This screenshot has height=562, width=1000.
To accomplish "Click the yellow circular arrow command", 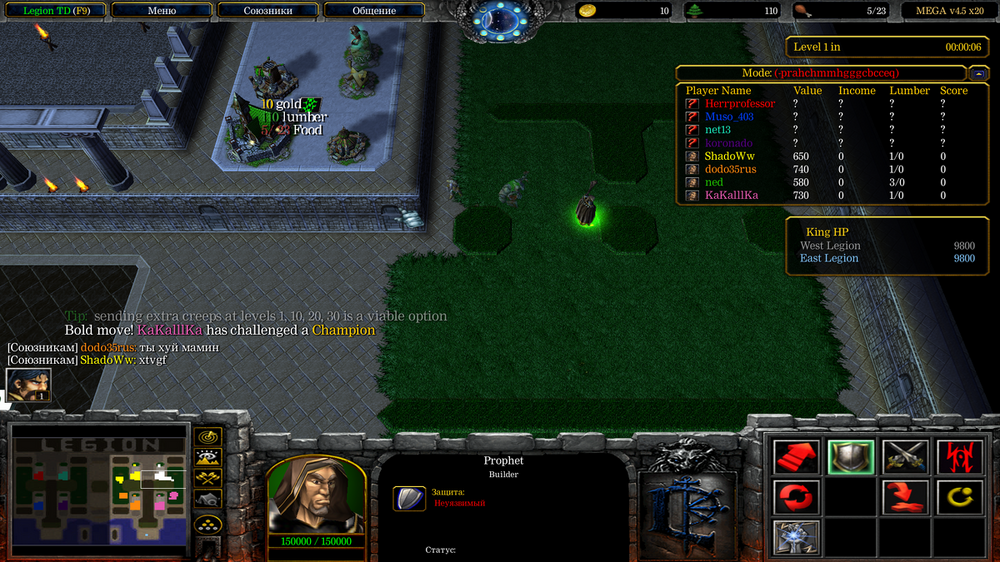I will (x=959, y=496).
